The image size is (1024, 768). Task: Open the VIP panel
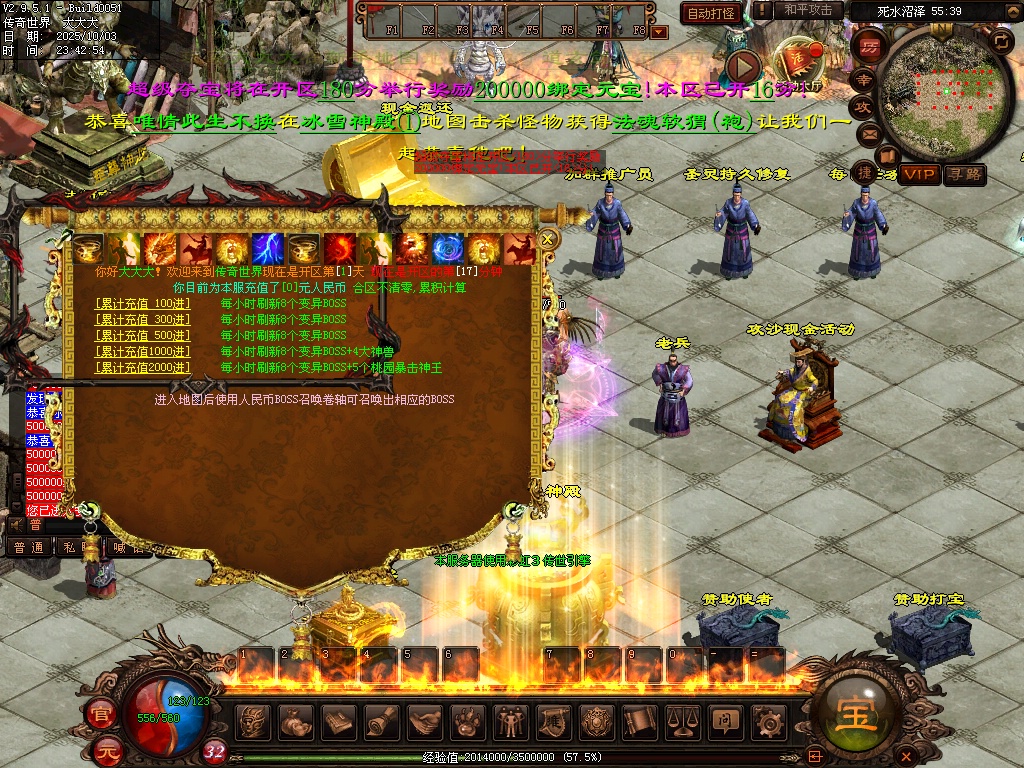[918, 174]
